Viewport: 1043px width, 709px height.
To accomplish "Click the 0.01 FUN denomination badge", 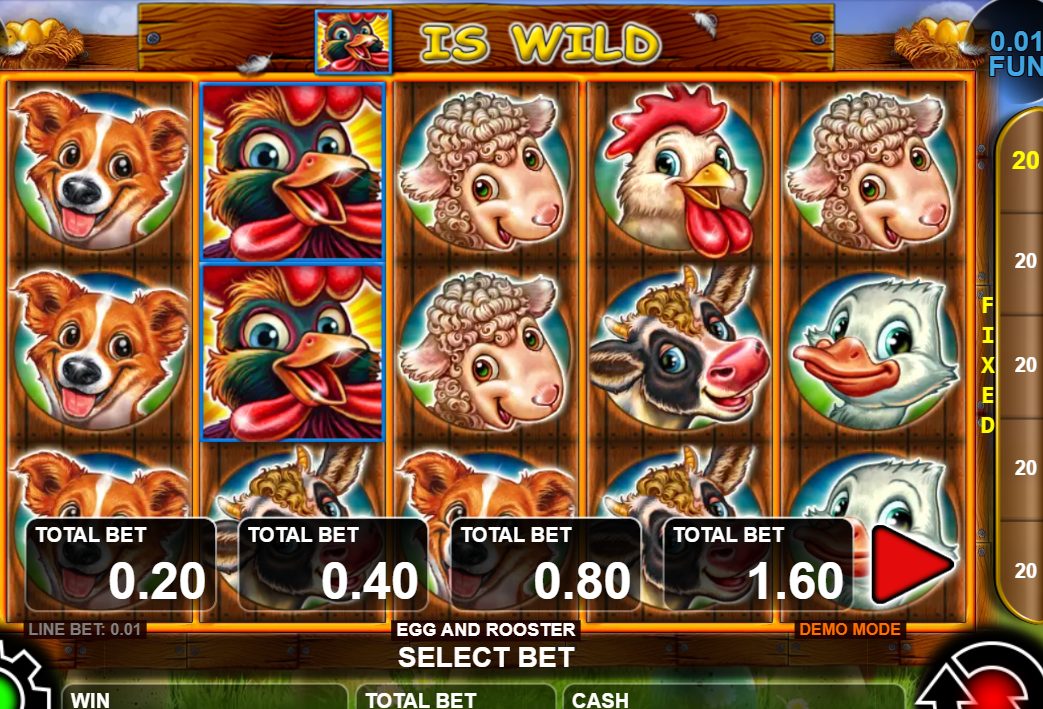I will 1014,52.
